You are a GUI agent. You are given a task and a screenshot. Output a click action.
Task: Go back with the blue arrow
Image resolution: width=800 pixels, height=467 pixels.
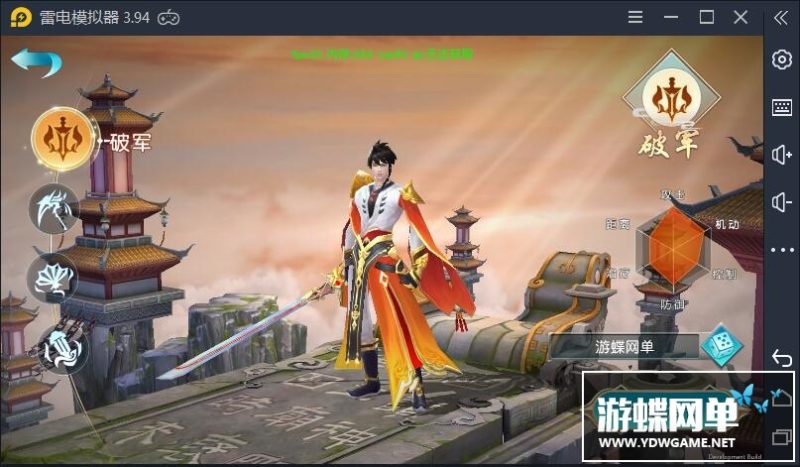coord(36,61)
